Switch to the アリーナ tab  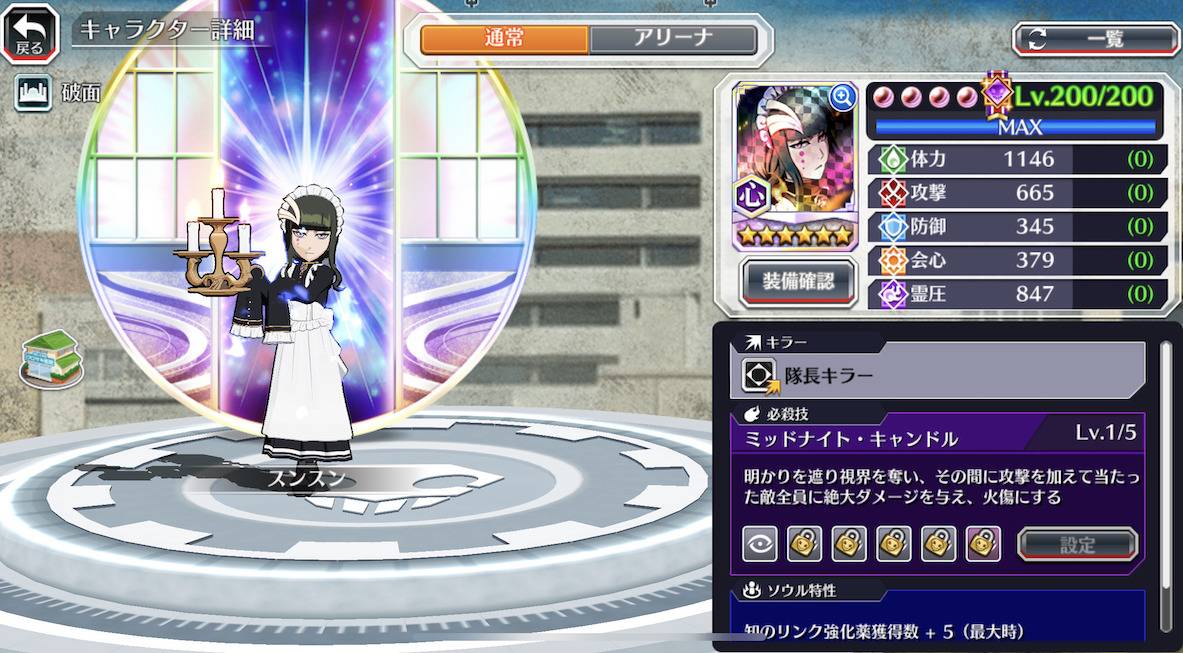672,39
